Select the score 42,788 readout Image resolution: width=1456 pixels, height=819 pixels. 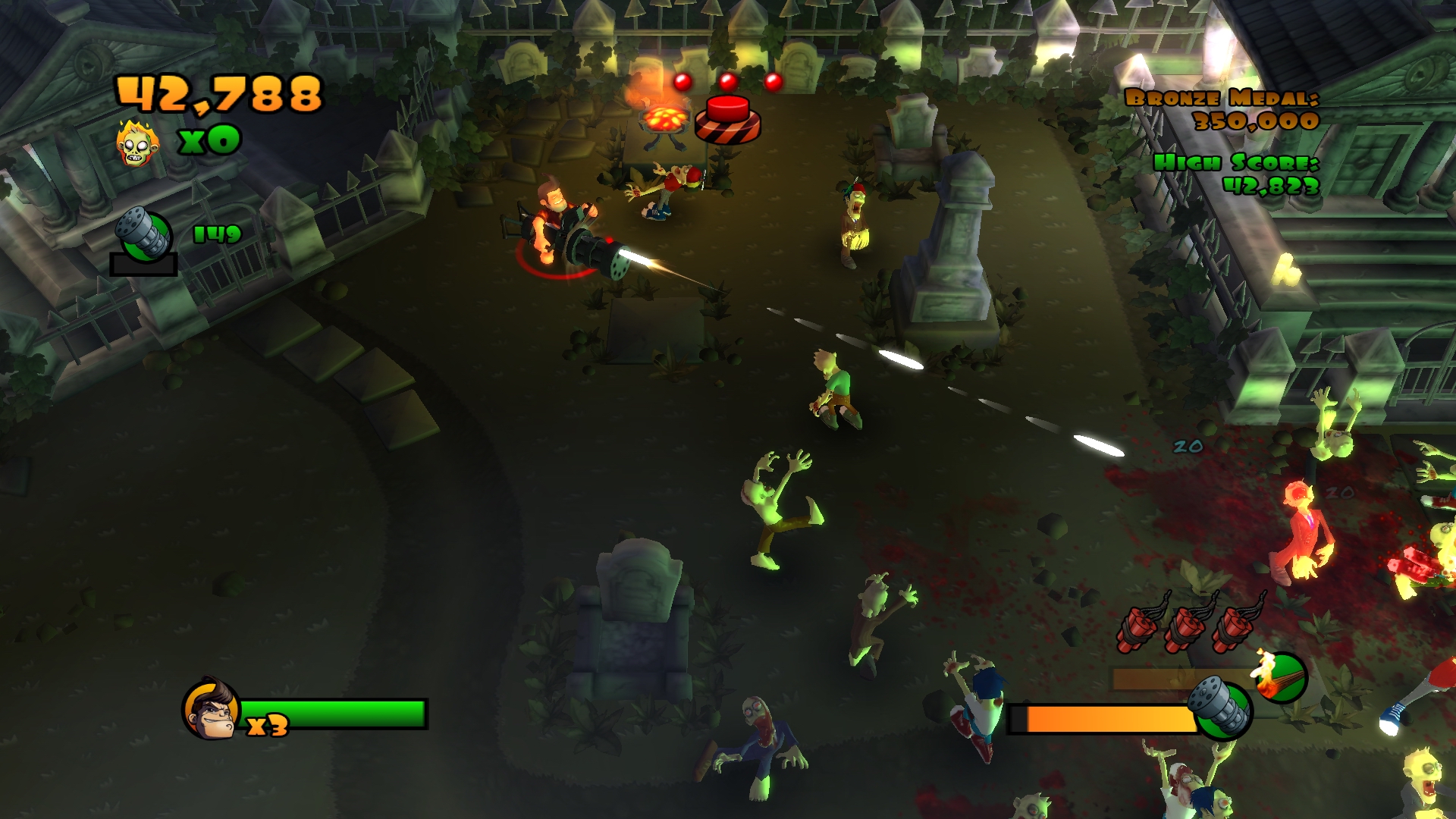click(220, 94)
